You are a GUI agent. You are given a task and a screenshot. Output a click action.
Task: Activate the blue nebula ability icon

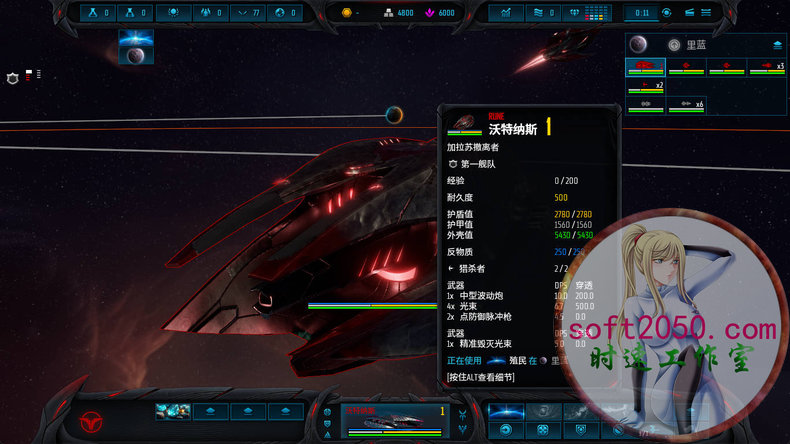coord(504,411)
